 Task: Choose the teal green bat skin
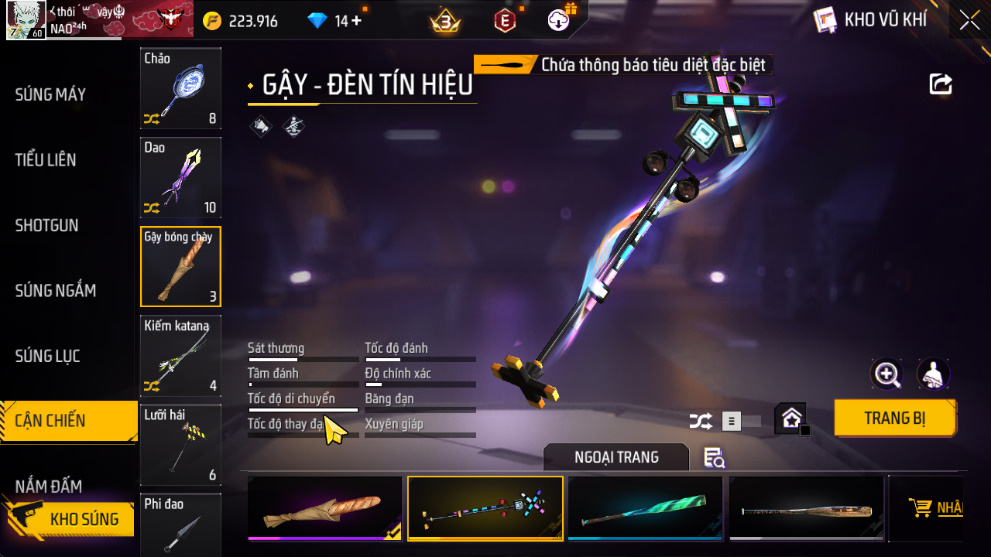[x=645, y=509]
